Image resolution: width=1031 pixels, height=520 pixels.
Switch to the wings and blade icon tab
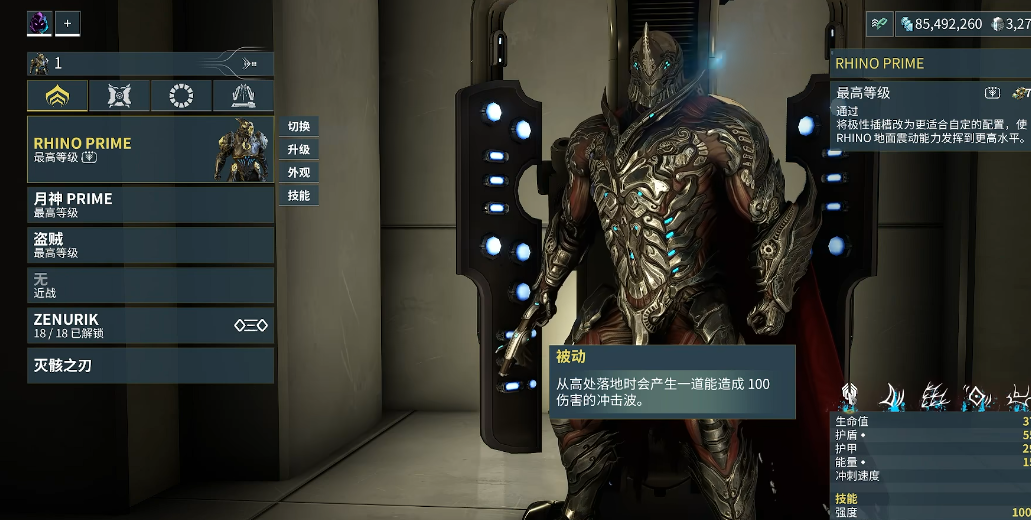pyautogui.click(x=243, y=96)
